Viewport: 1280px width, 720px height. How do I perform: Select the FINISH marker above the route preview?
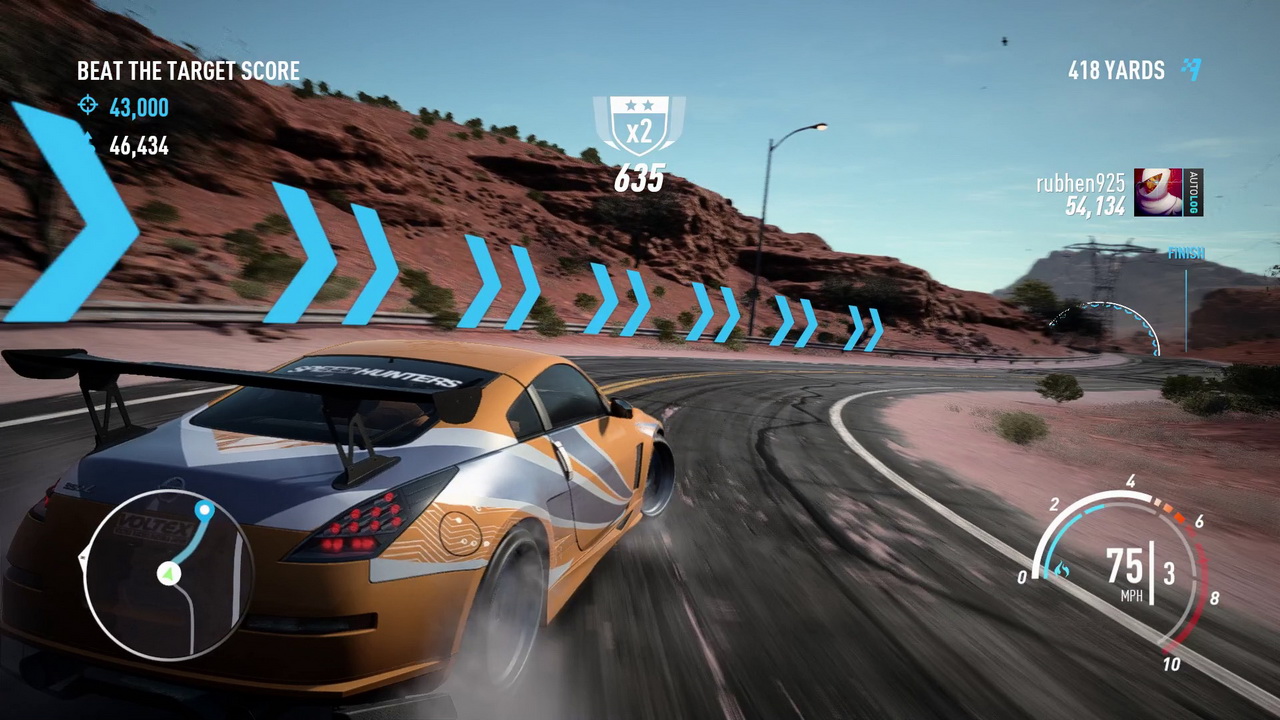pos(1185,253)
